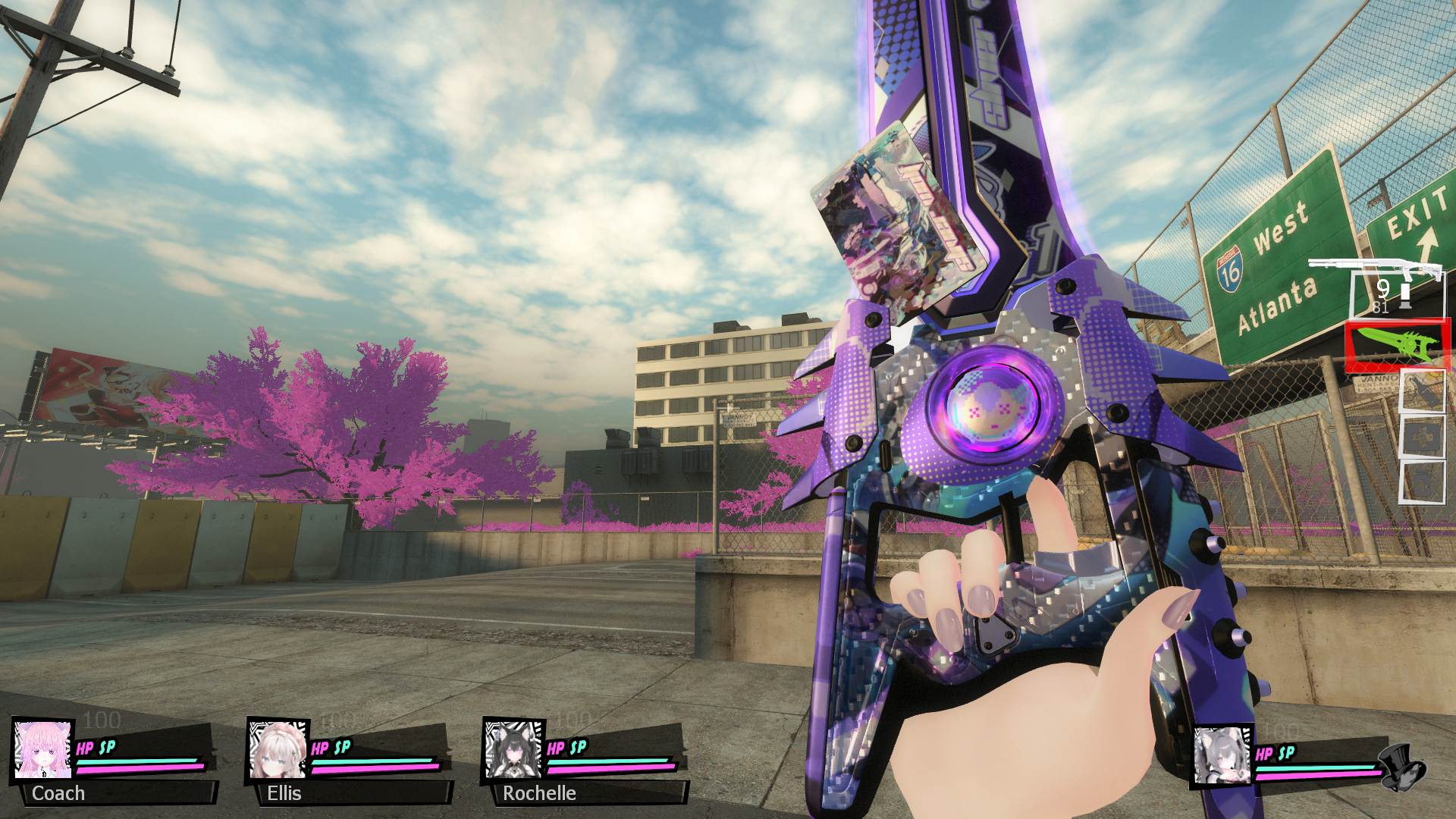Click Ellis's teammate portrait
Image resolution: width=1456 pixels, height=819 pixels.
coord(278,750)
